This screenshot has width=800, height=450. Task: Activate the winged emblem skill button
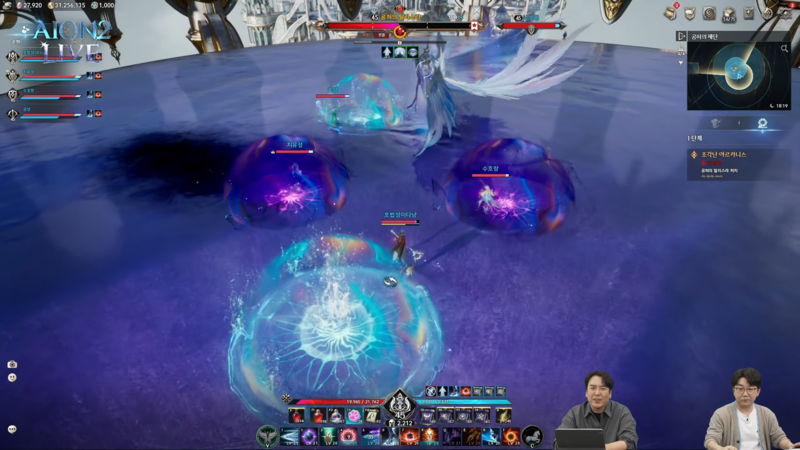click(x=266, y=436)
